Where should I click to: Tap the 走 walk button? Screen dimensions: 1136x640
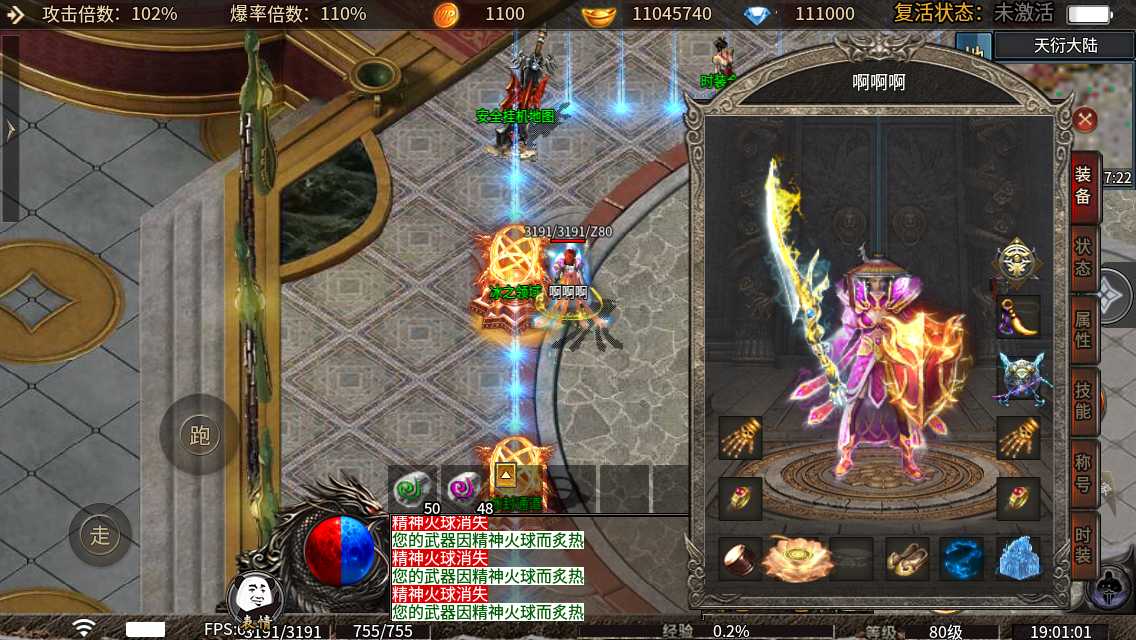[100, 535]
